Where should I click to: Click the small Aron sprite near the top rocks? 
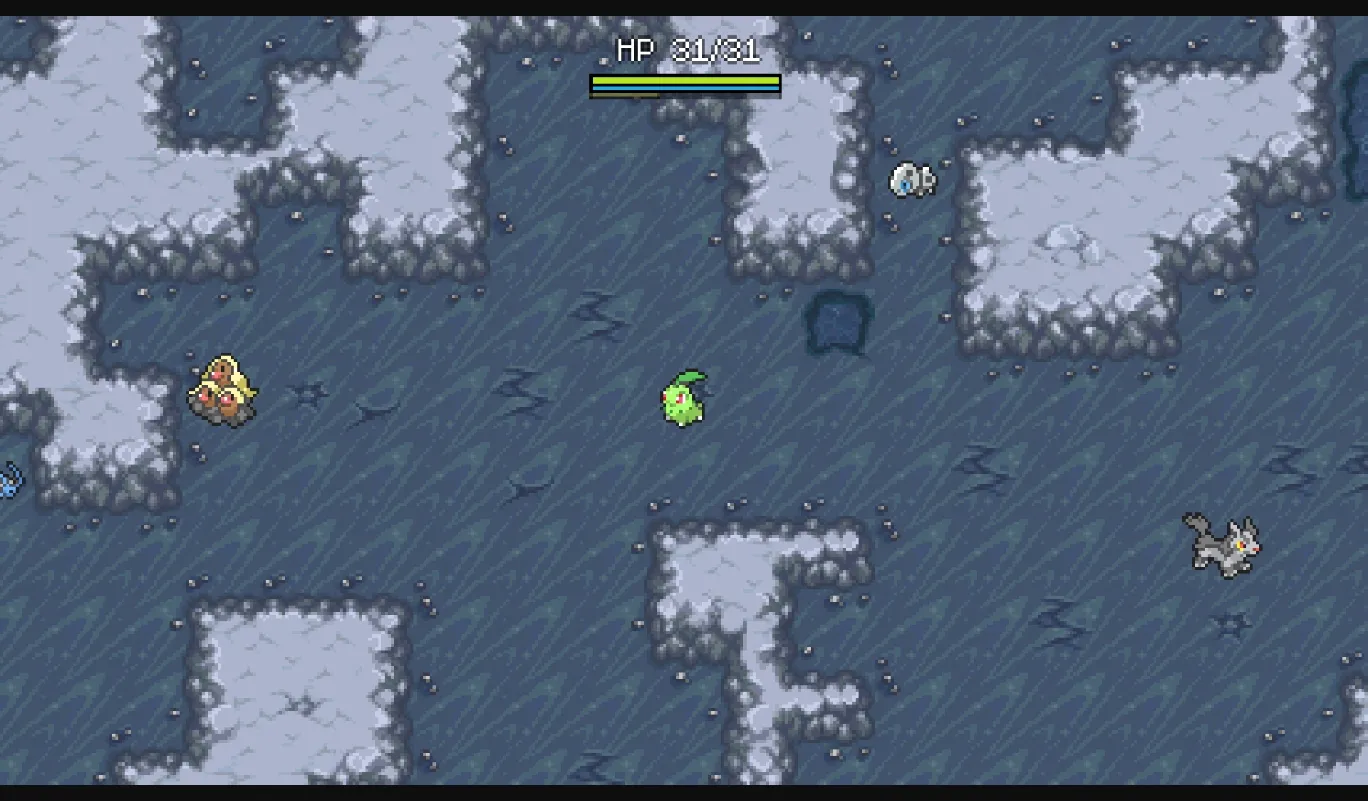[912, 180]
